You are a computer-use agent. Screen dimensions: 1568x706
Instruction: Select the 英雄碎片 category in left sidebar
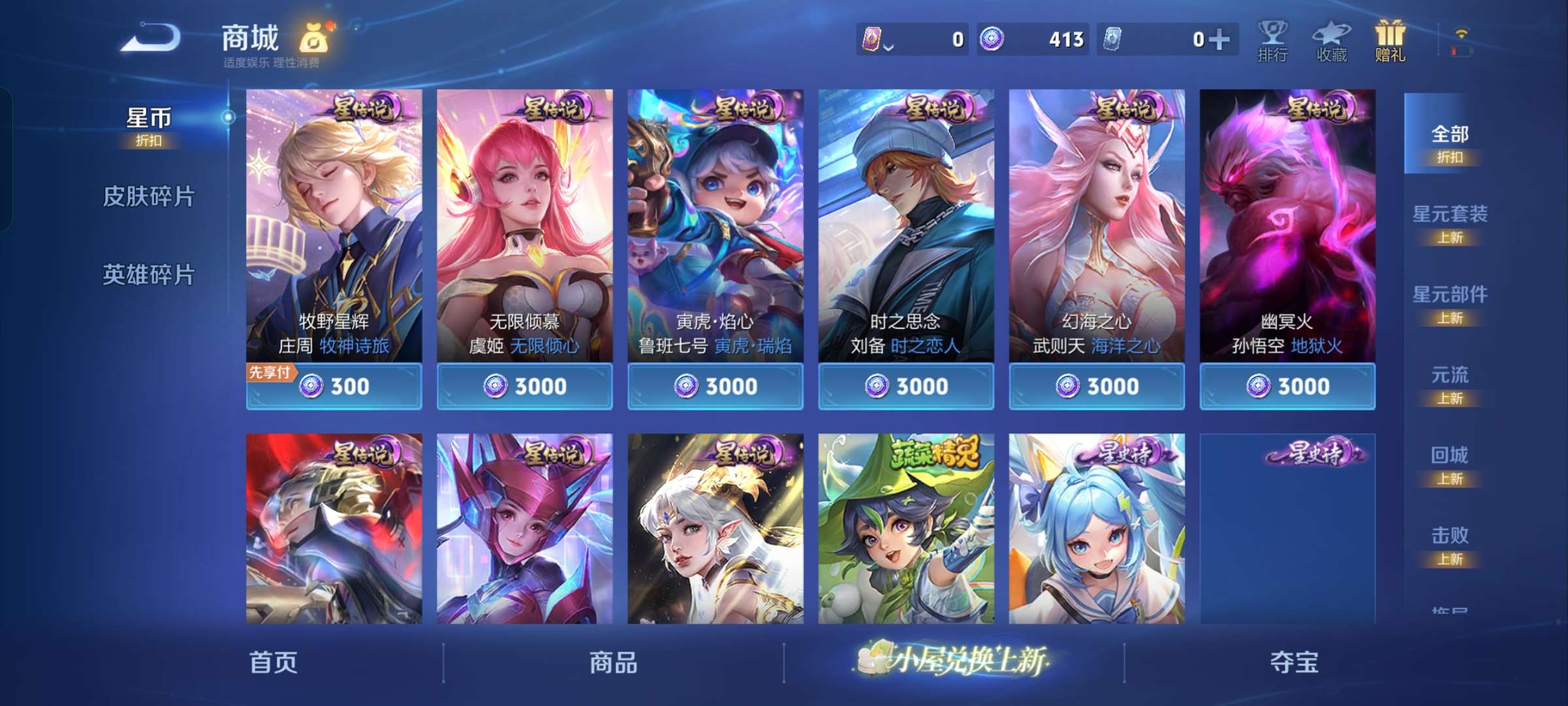pos(149,276)
